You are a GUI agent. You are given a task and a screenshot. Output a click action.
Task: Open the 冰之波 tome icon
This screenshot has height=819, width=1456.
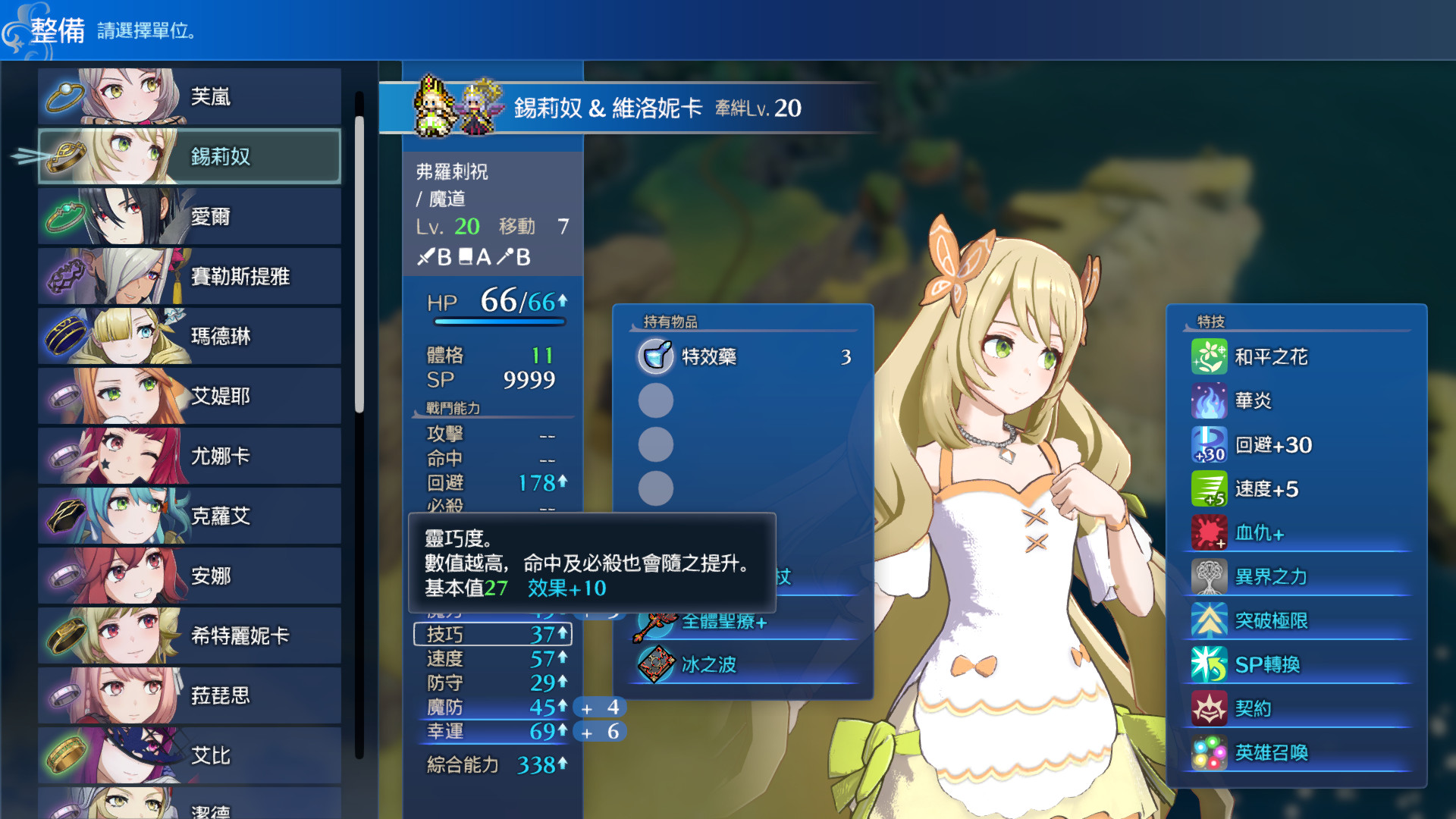[x=657, y=664]
